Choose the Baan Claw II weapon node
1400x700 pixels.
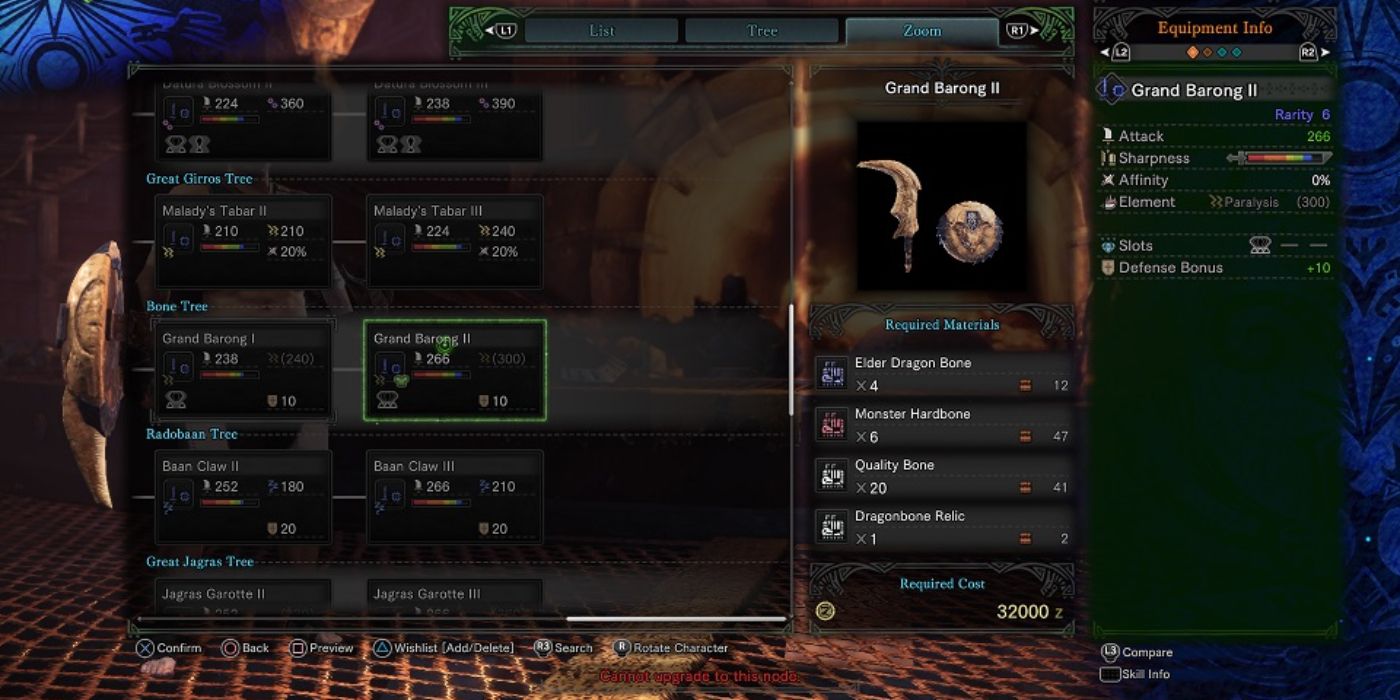click(243, 497)
